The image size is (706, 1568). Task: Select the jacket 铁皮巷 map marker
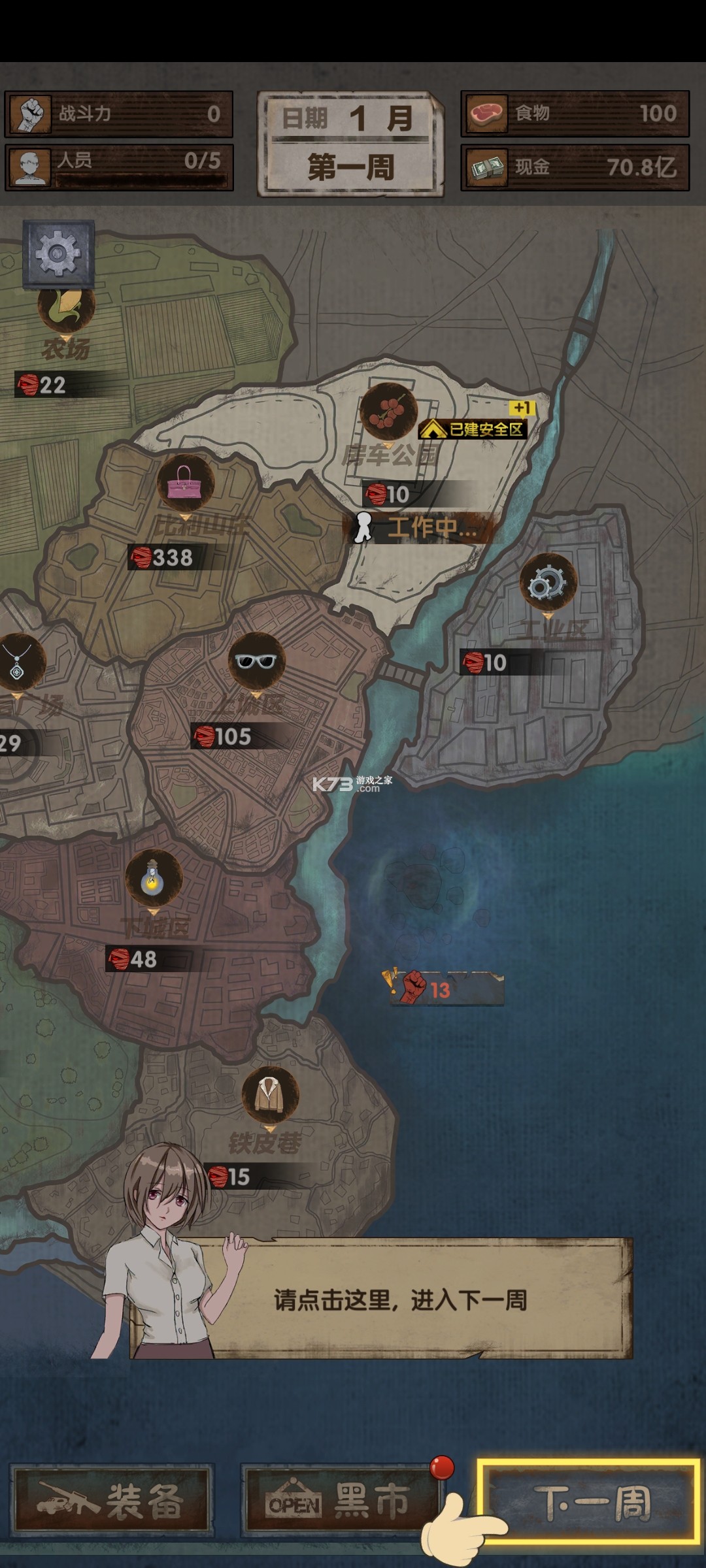pos(270,1094)
